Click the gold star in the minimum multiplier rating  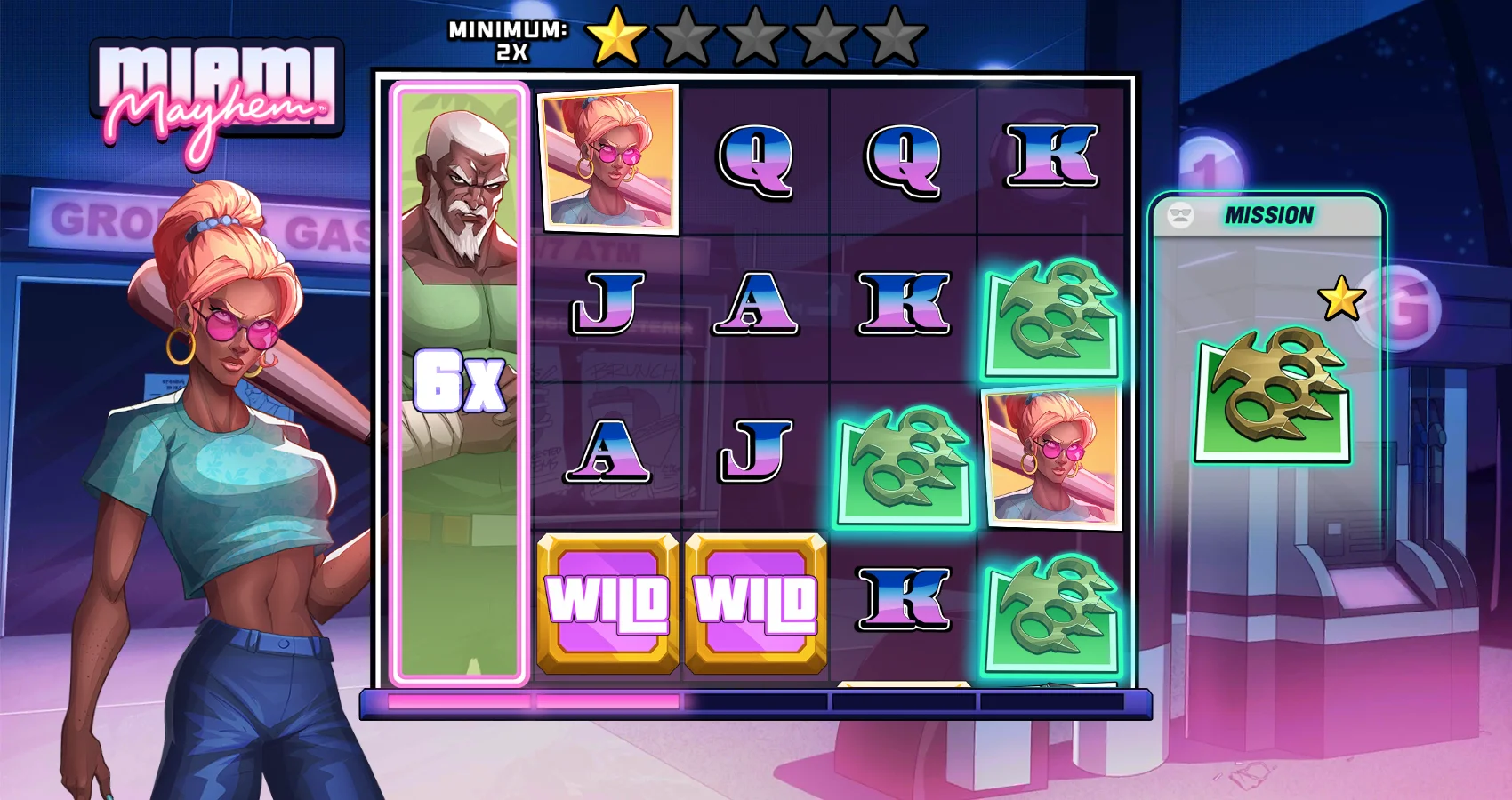click(x=615, y=36)
